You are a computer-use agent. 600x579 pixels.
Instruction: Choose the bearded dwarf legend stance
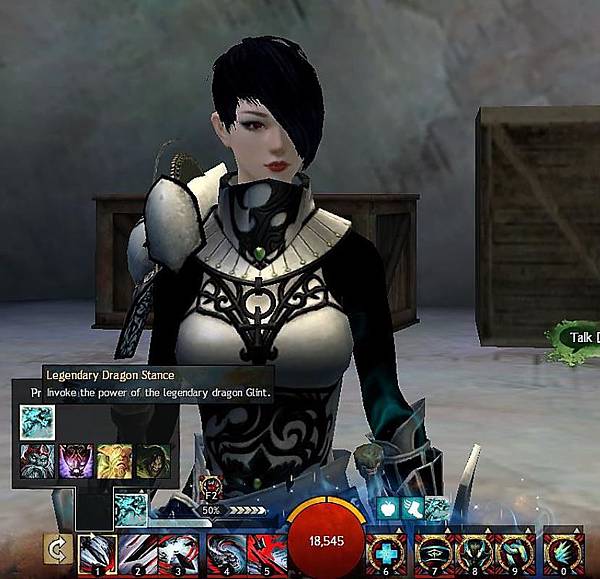(x=37, y=461)
